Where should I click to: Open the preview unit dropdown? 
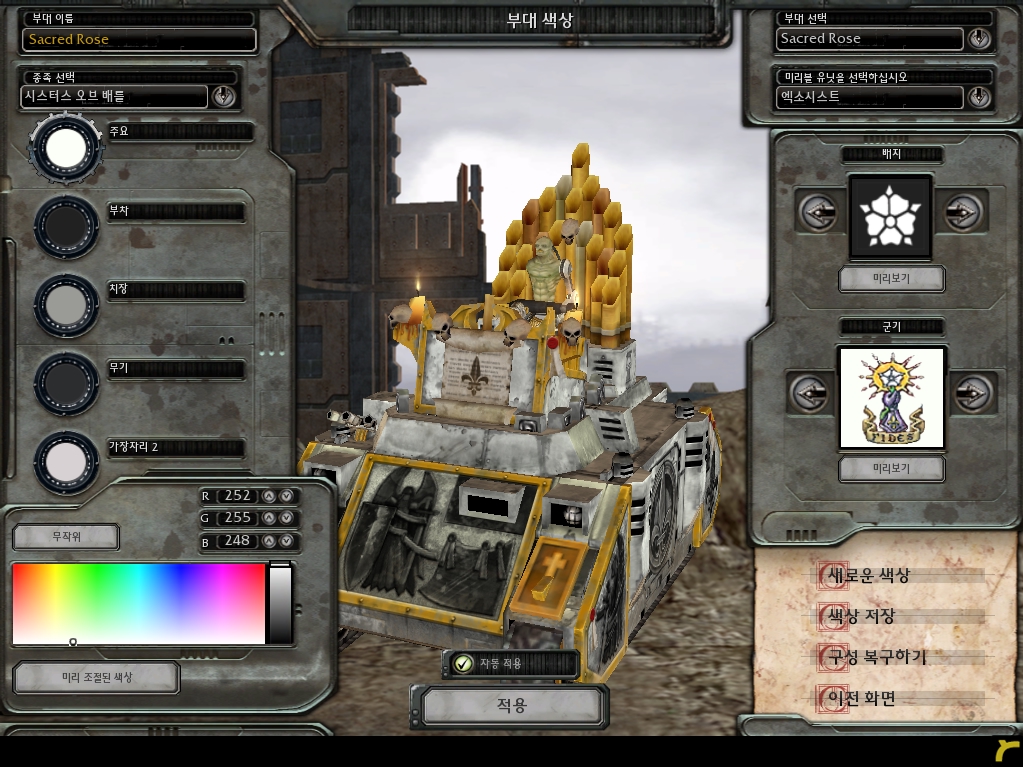[979, 97]
